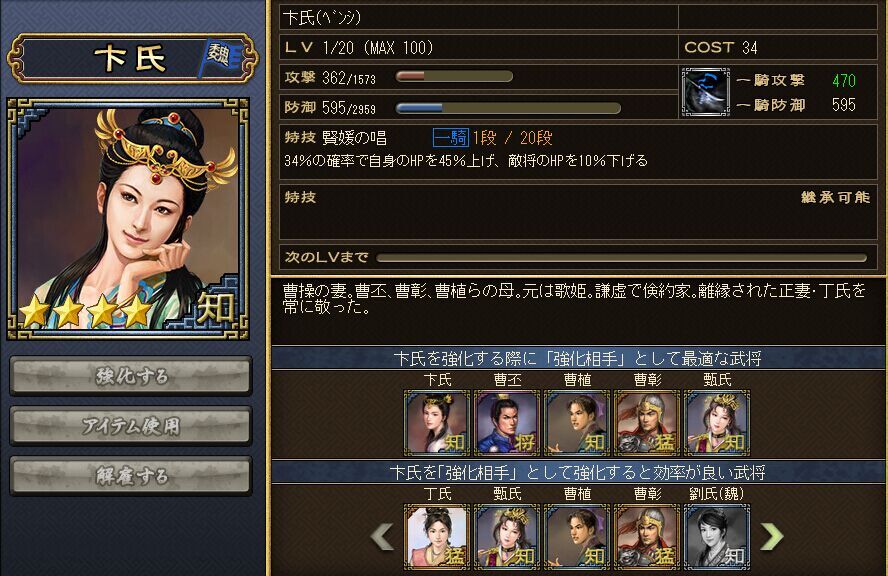Pick the 丁氏 general portrait
Screen dimensions: 888x576
pyautogui.click(x=437, y=537)
